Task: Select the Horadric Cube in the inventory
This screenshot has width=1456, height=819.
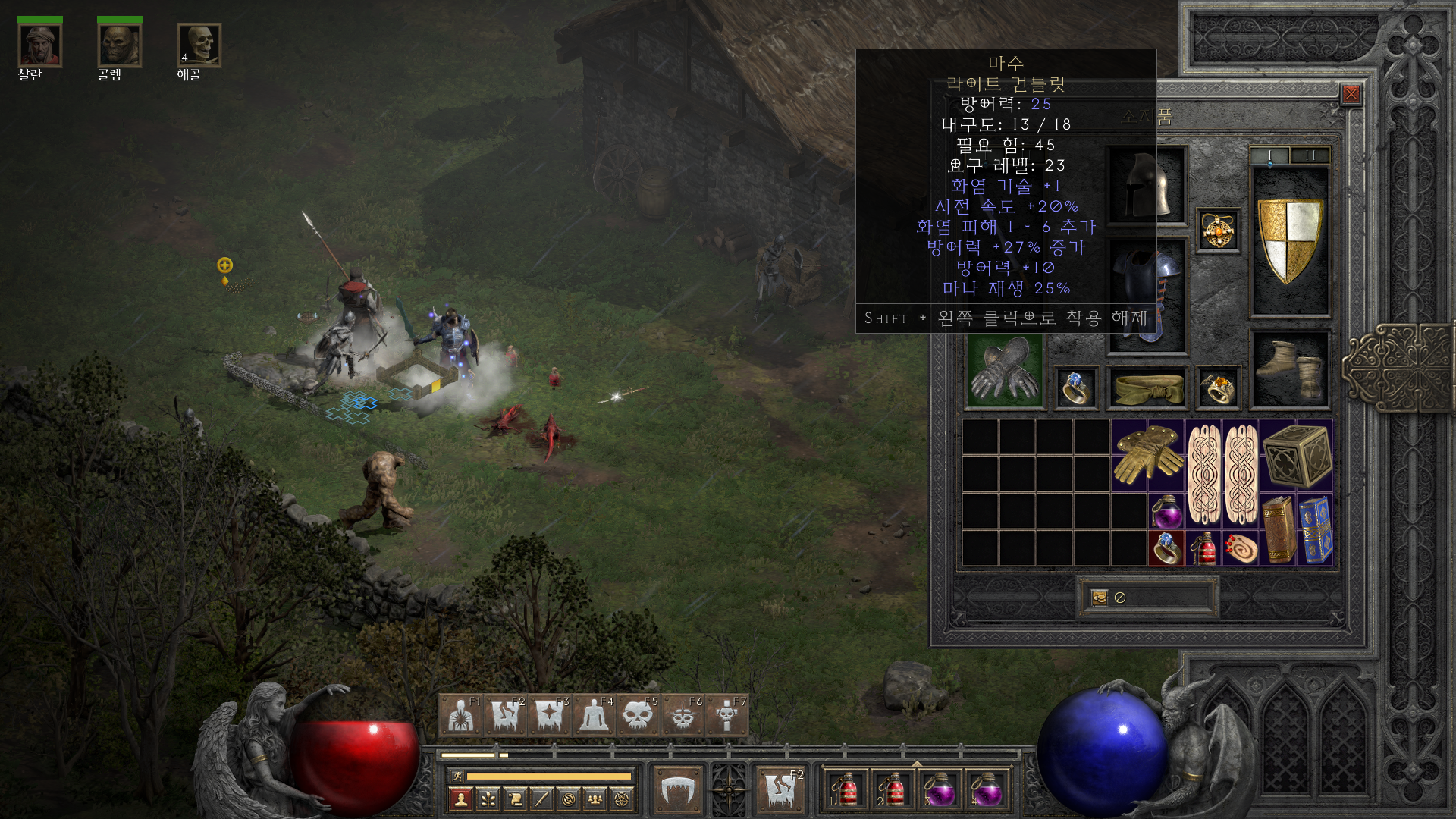Action: click(x=1296, y=455)
